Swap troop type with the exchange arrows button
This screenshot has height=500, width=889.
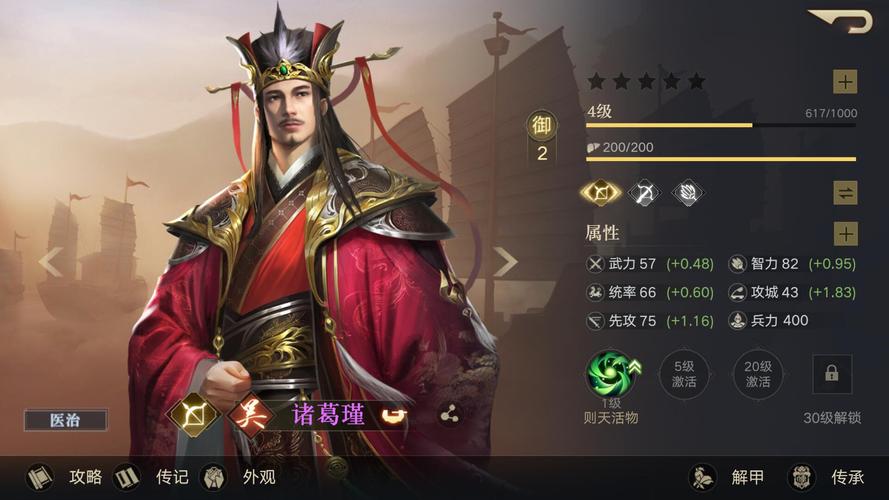point(845,193)
